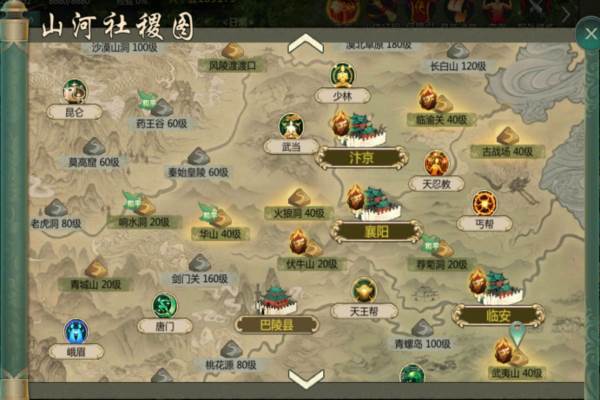
Task: Choose the 昆仑 sect location
Action: 74,93
